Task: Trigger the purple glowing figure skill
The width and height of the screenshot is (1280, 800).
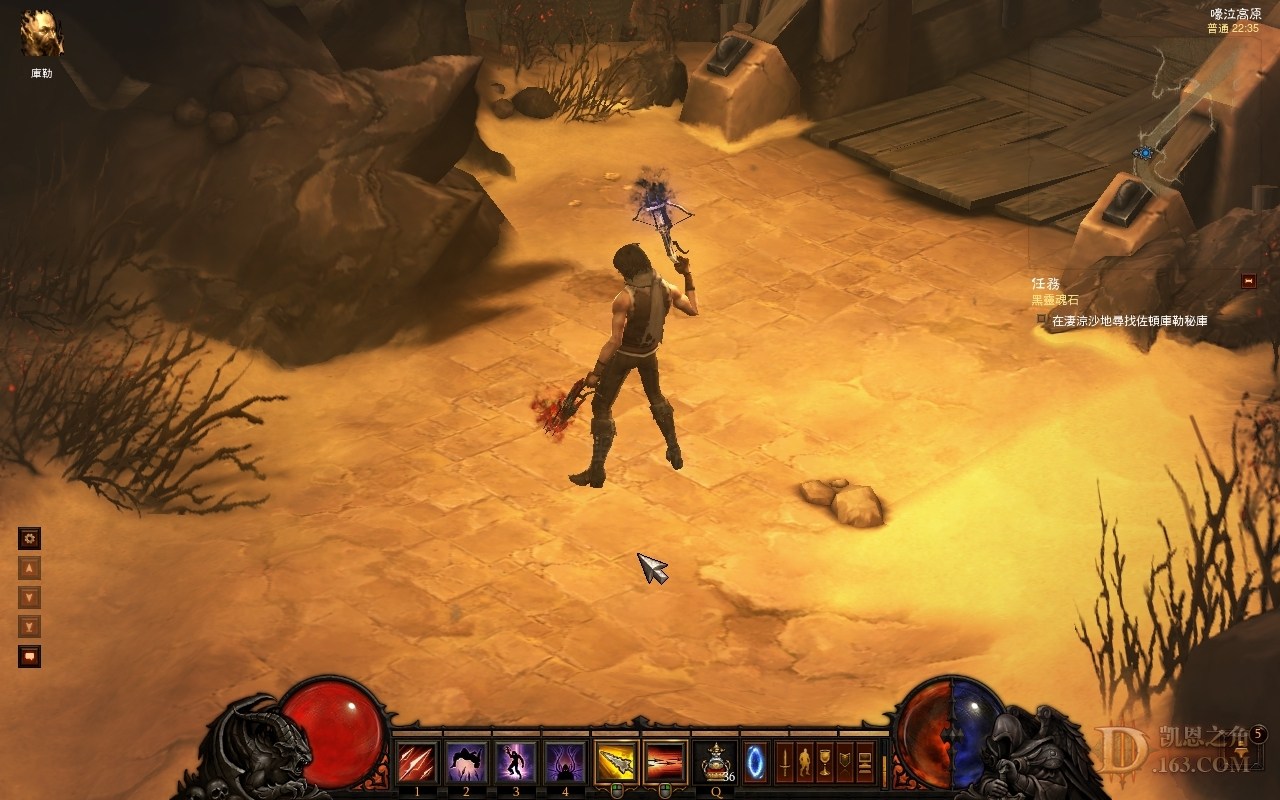Action: pyautogui.click(x=516, y=763)
